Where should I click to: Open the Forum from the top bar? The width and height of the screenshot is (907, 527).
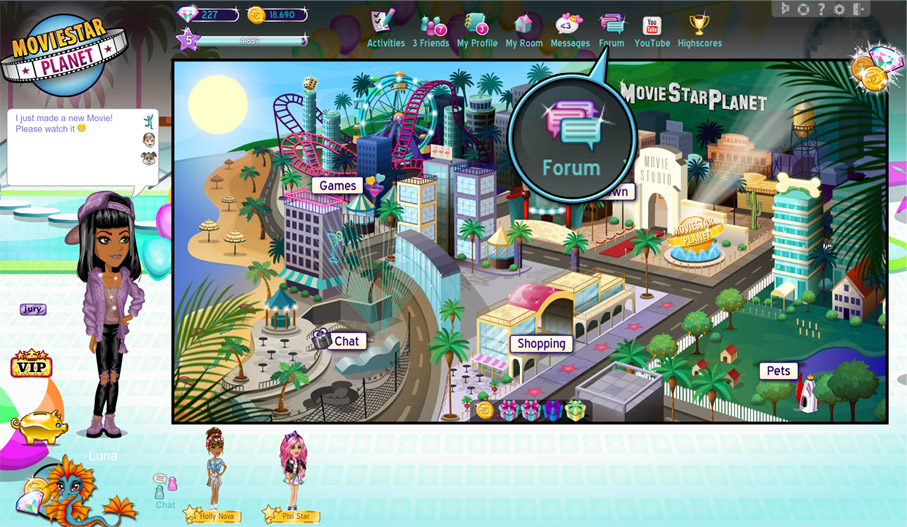pos(611,28)
